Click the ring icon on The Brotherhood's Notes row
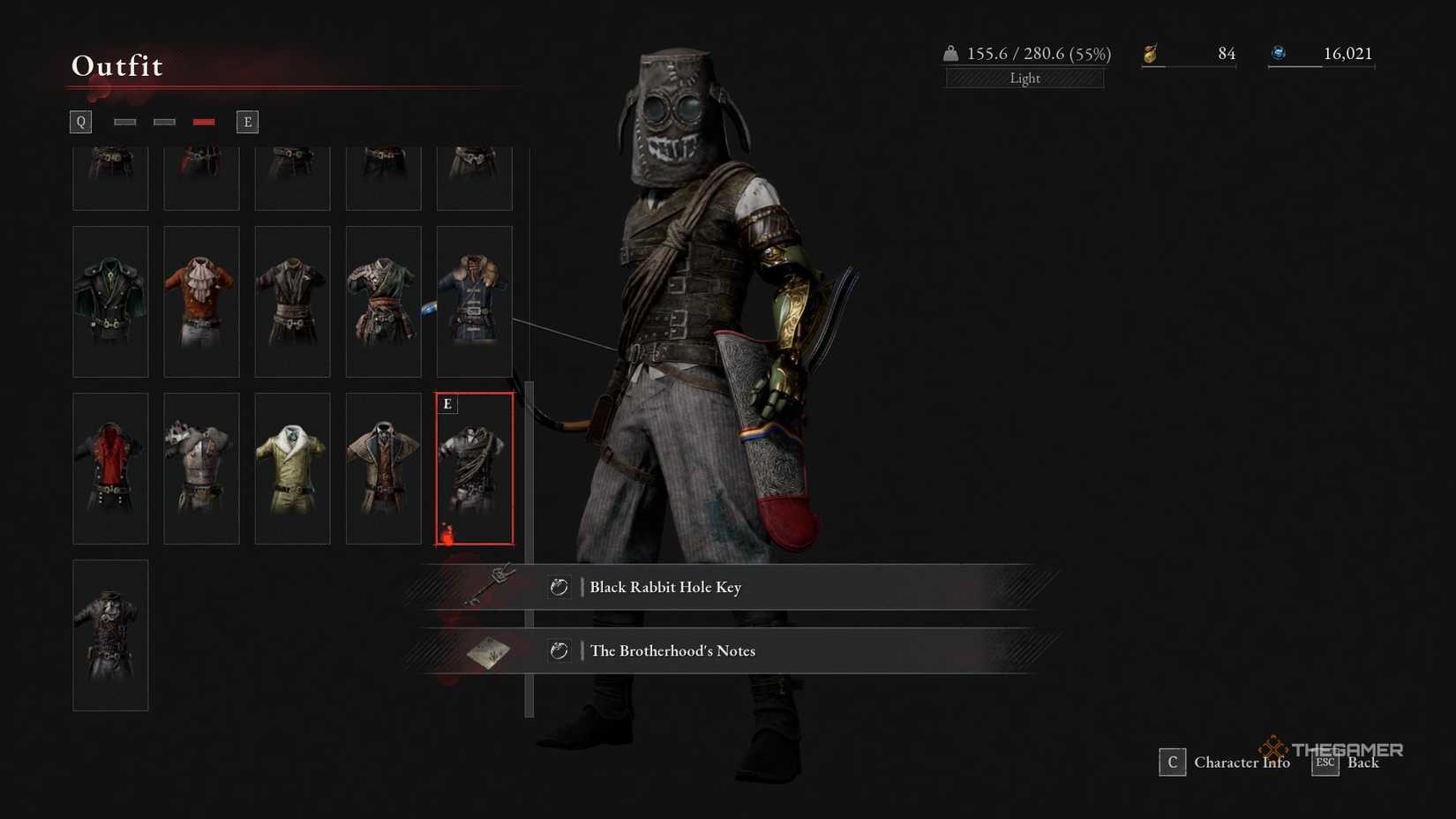Screen dimensions: 1456x819 pos(559,651)
